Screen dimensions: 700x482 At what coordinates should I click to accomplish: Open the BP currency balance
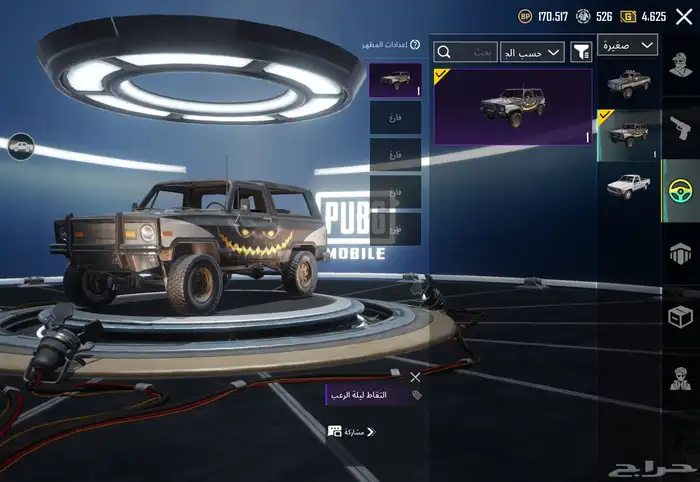click(x=542, y=17)
